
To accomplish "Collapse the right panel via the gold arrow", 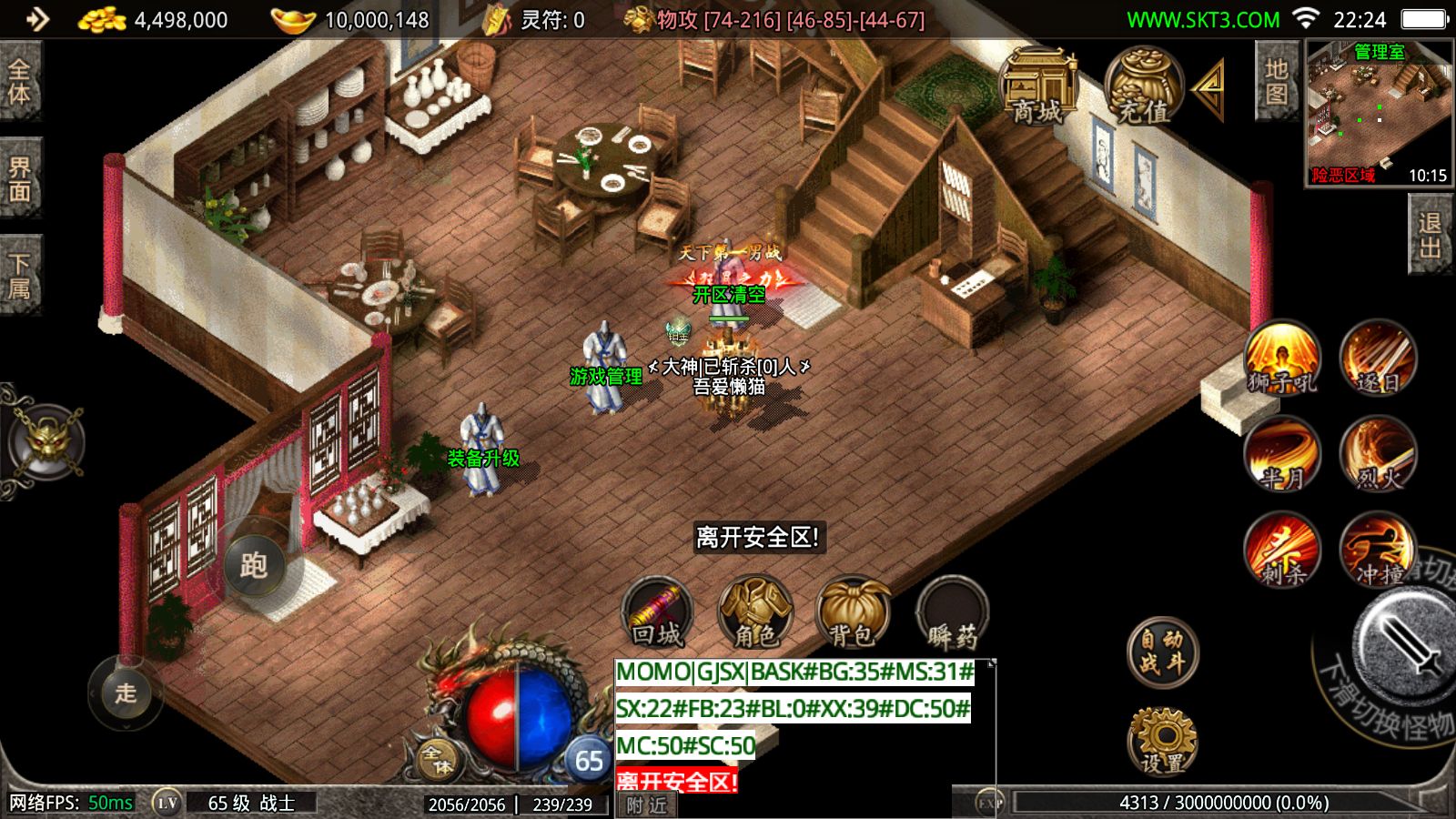I will coord(1208,91).
